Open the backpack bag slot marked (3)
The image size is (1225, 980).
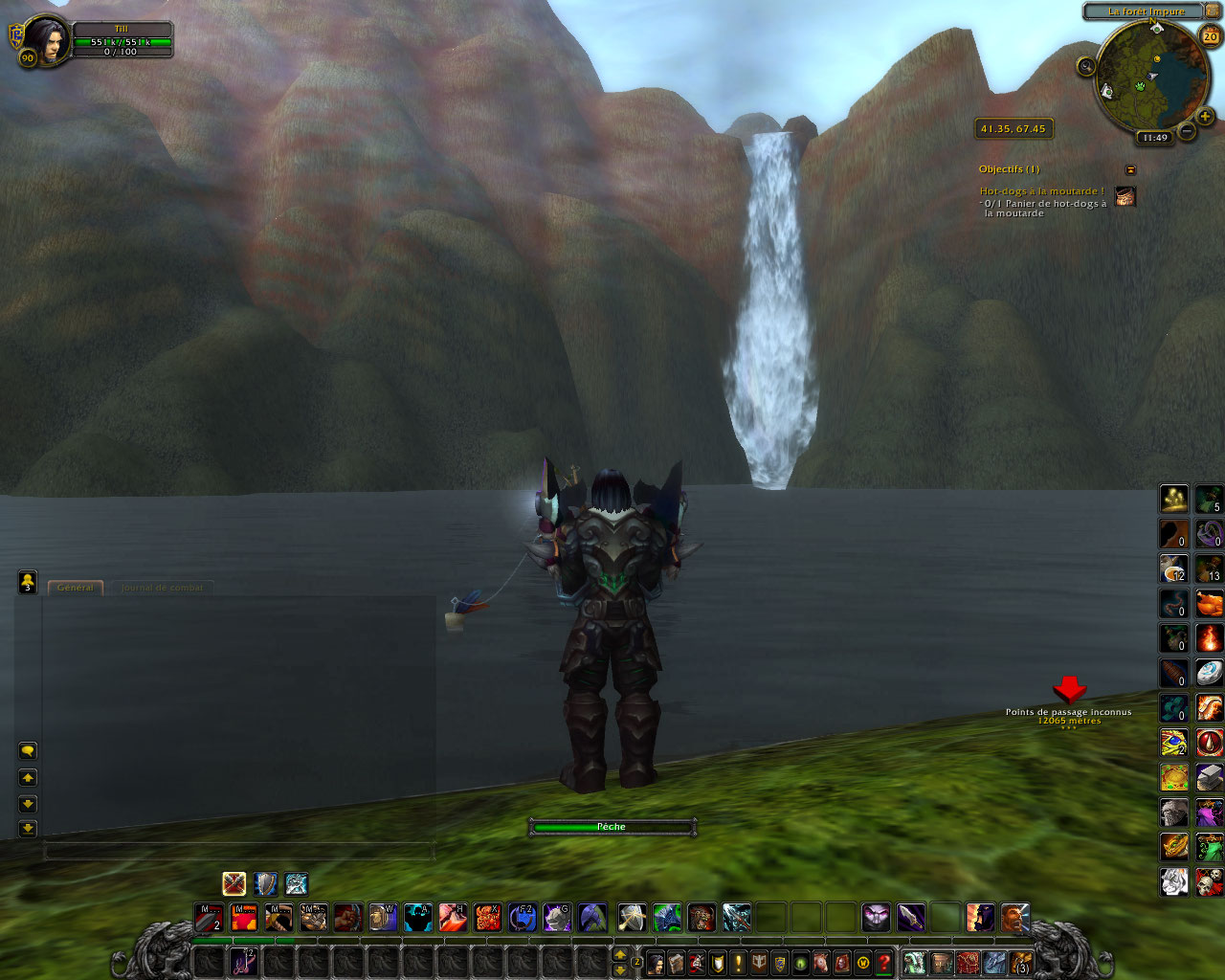coord(1021,963)
